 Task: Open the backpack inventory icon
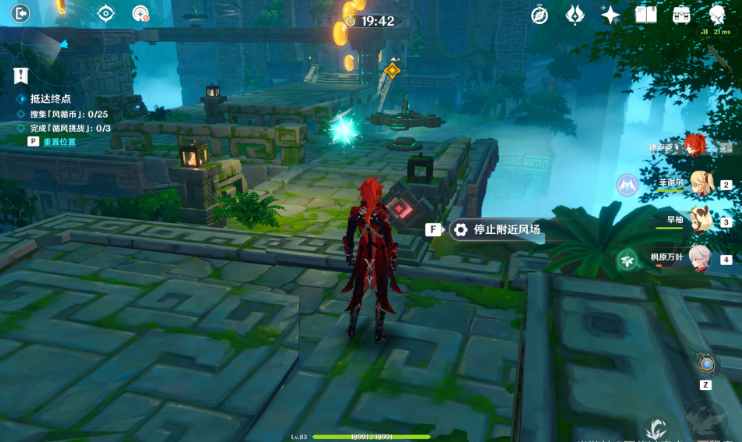(682, 15)
